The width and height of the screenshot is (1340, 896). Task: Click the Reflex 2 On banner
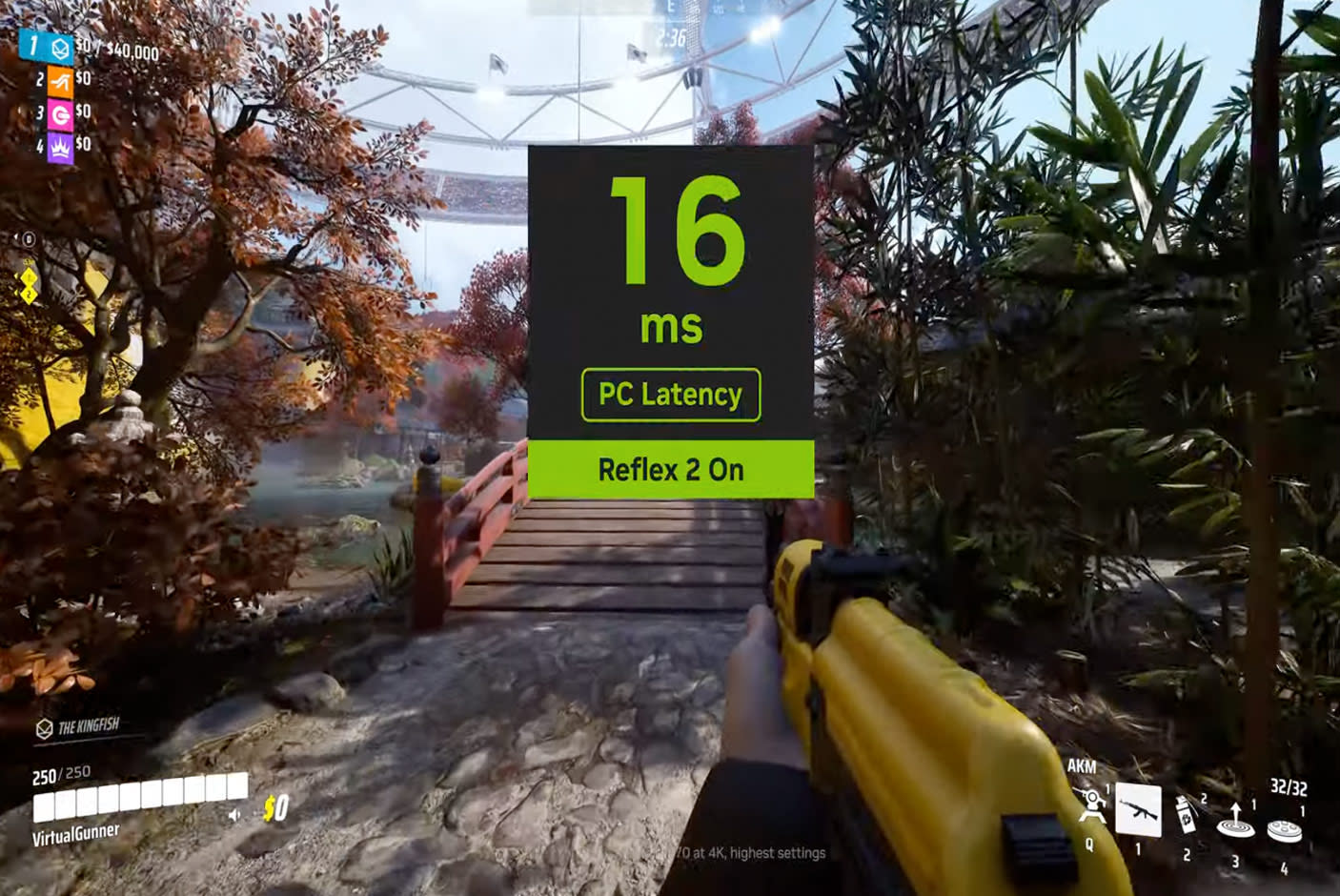click(x=671, y=469)
